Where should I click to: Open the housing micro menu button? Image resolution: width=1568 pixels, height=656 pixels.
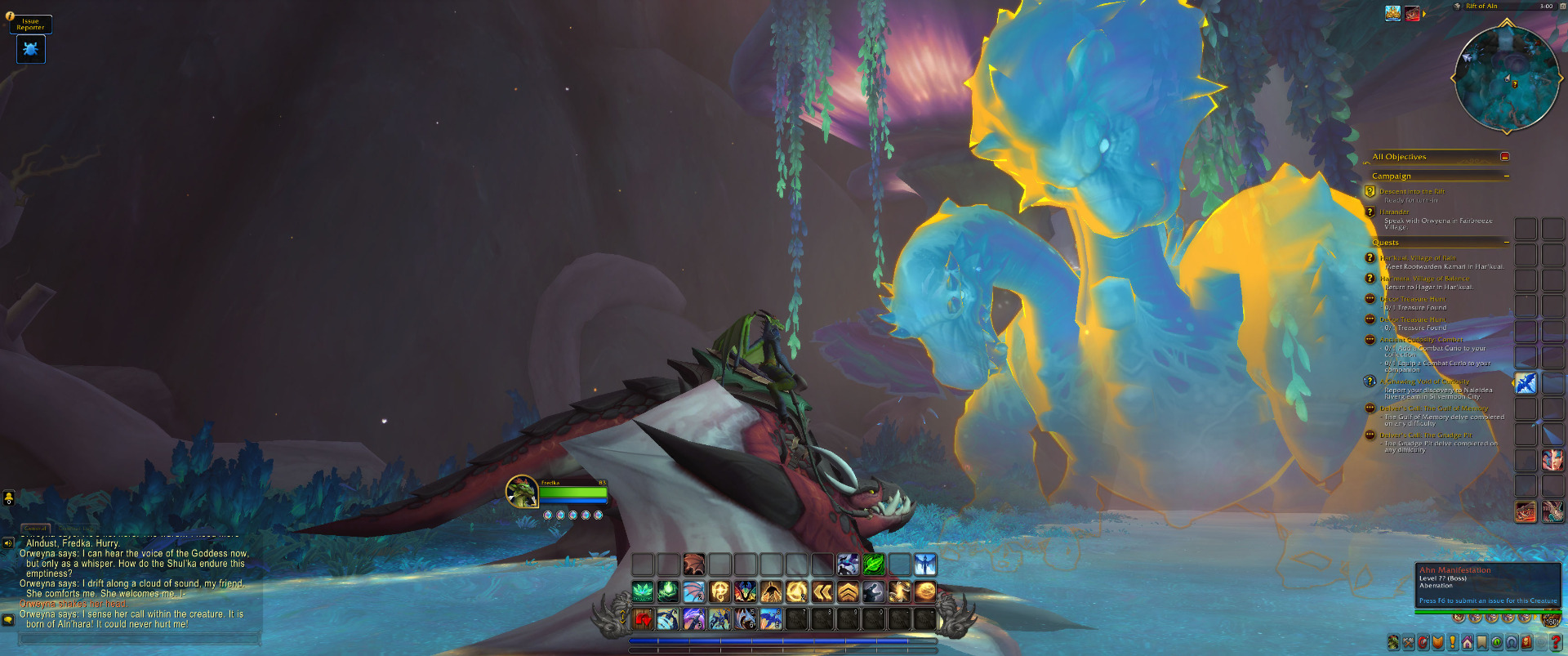(1468, 643)
